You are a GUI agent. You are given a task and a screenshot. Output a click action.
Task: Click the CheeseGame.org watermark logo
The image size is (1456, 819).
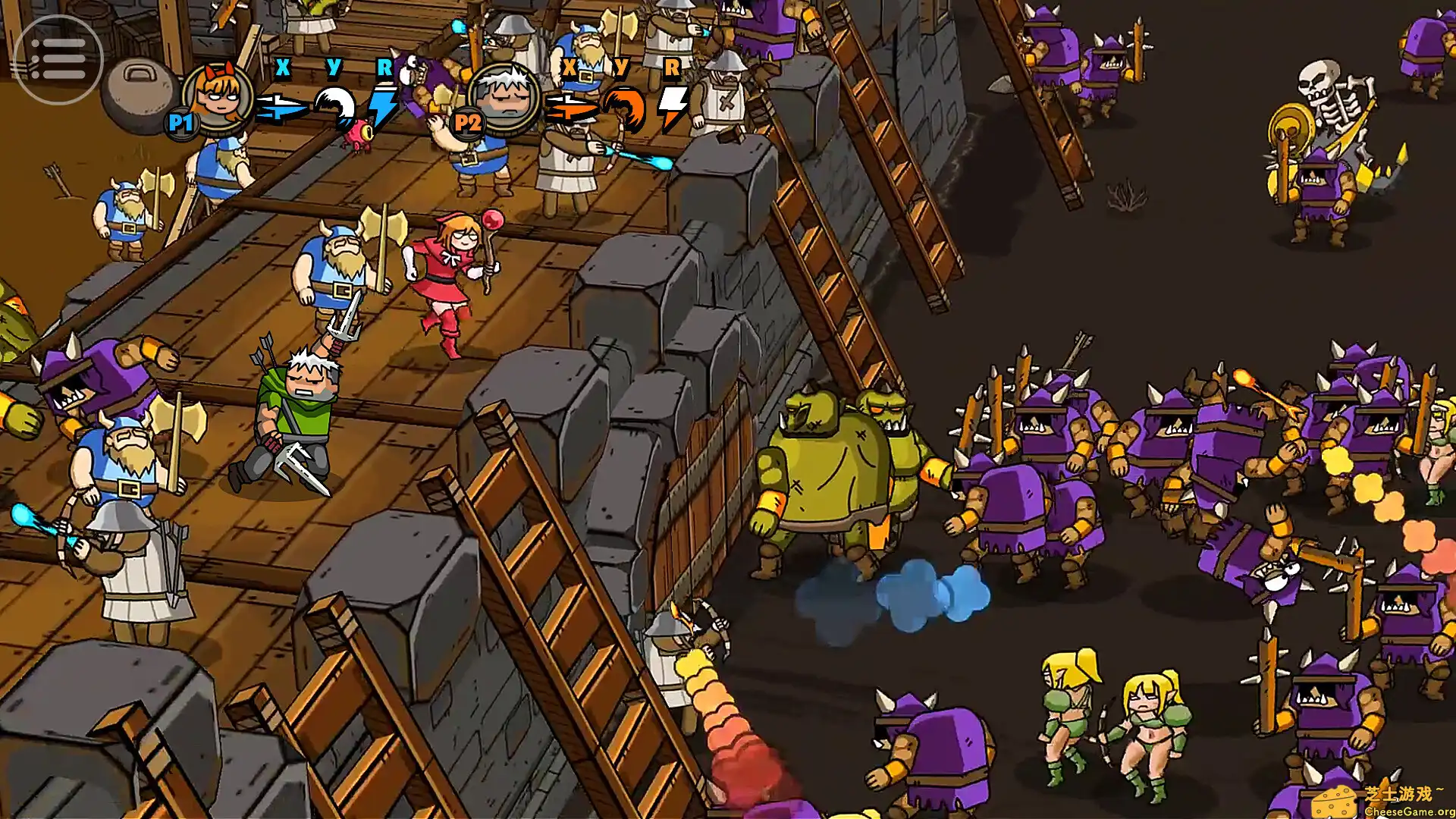1382,801
